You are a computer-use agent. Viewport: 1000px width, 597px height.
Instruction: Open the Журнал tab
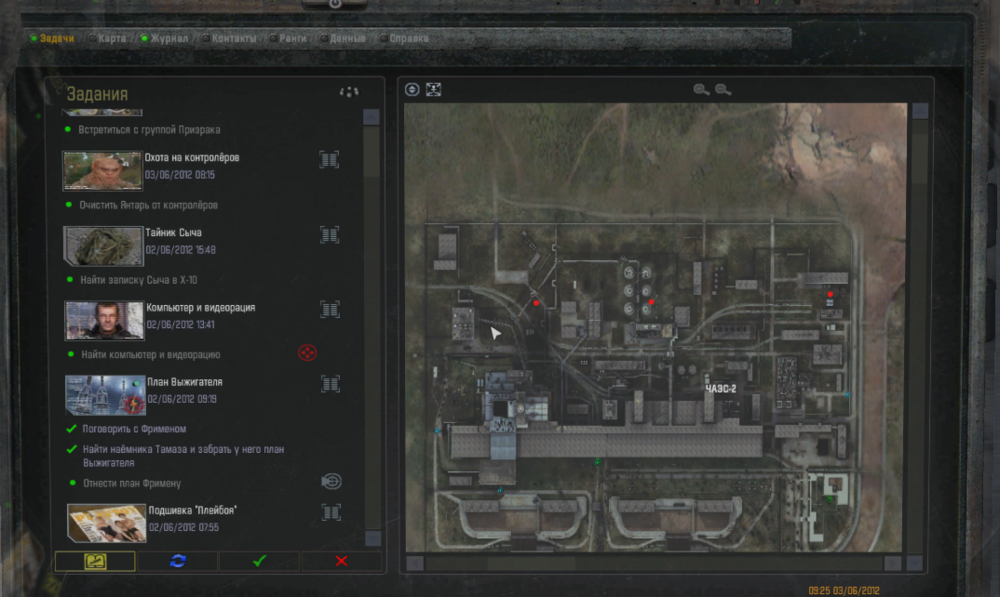[168, 39]
